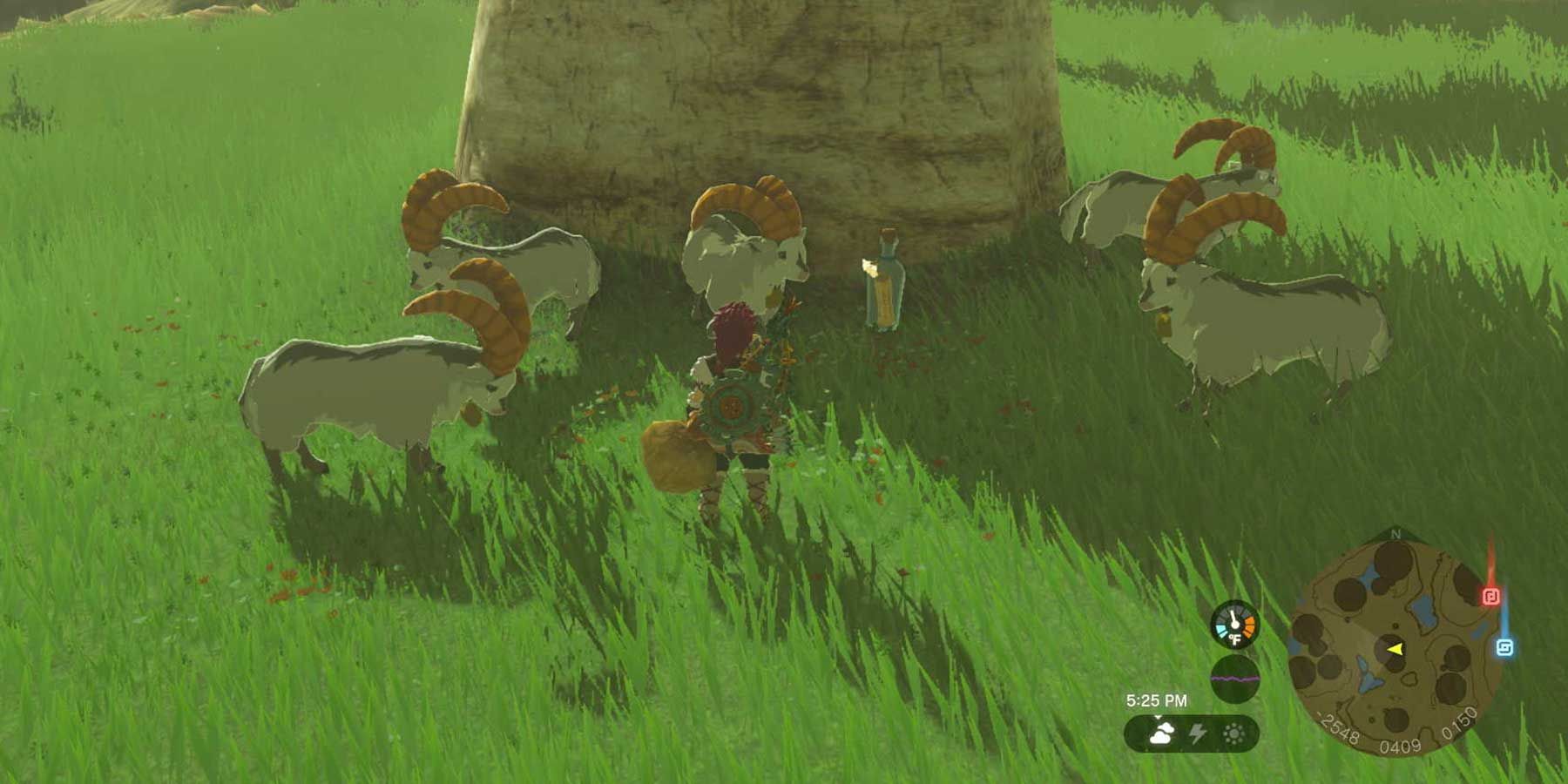
Task: Click the lightning forecast icon
Action: click(1198, 733)
